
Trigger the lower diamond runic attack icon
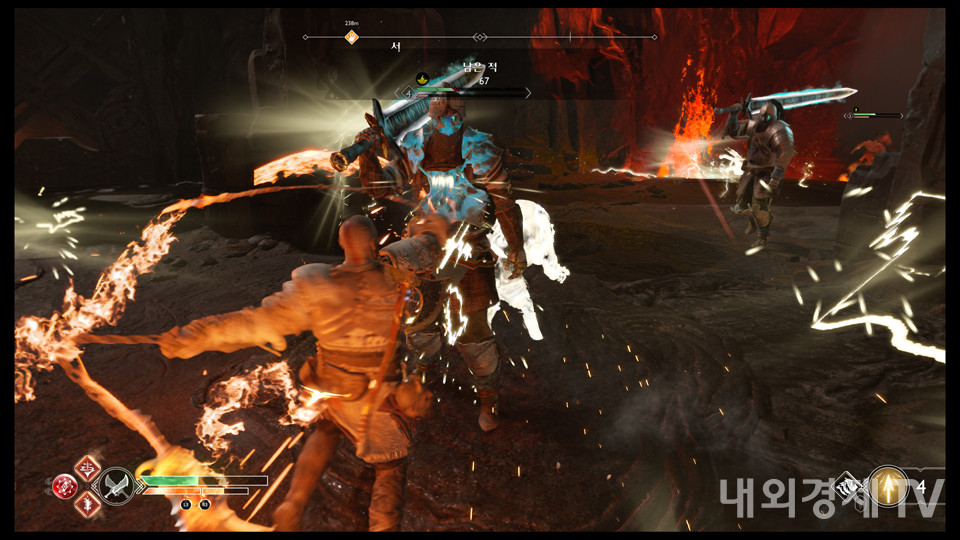coord(88,504)
